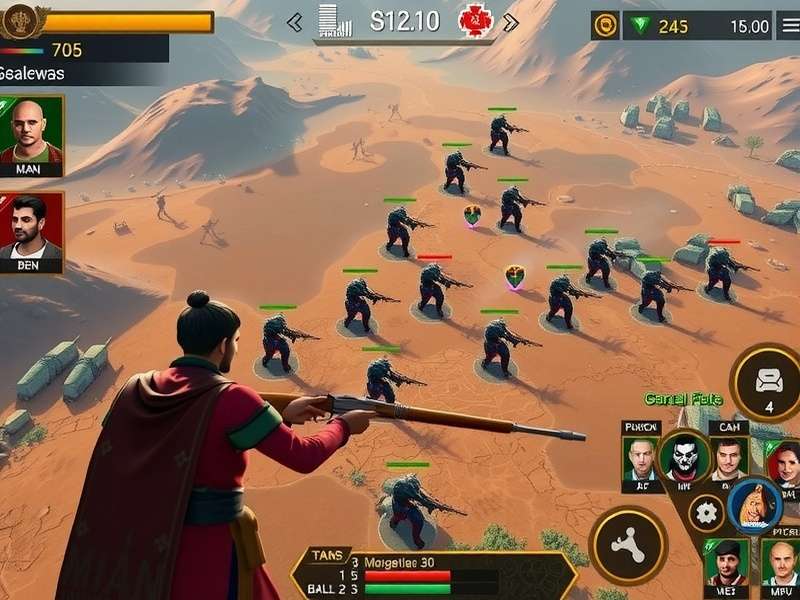Click the red emblem next to the timer
Image resolution: width=800 pixels, height=600 pixels.
pyautogui.click(x=476, y=21)
